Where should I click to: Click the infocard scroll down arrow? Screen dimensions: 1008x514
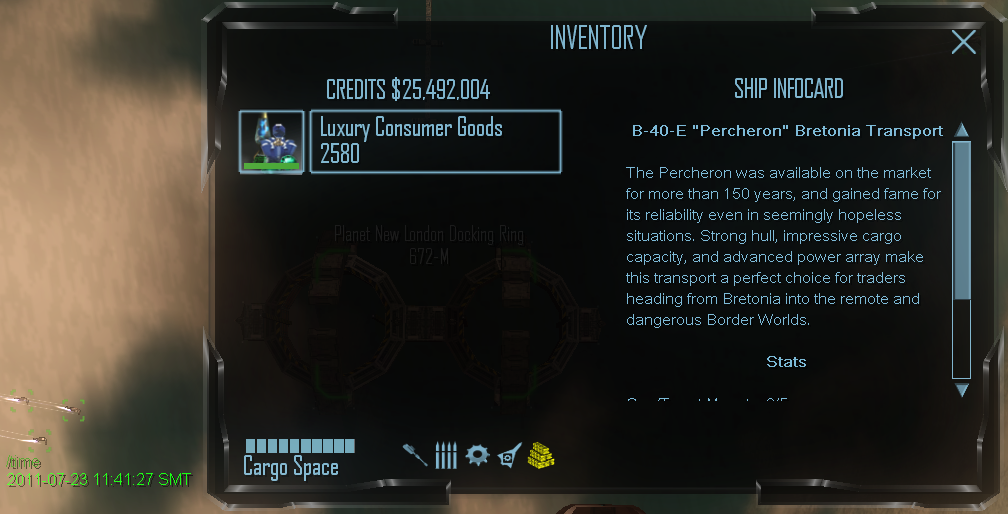pyautogui.click(x=962, y=390)
